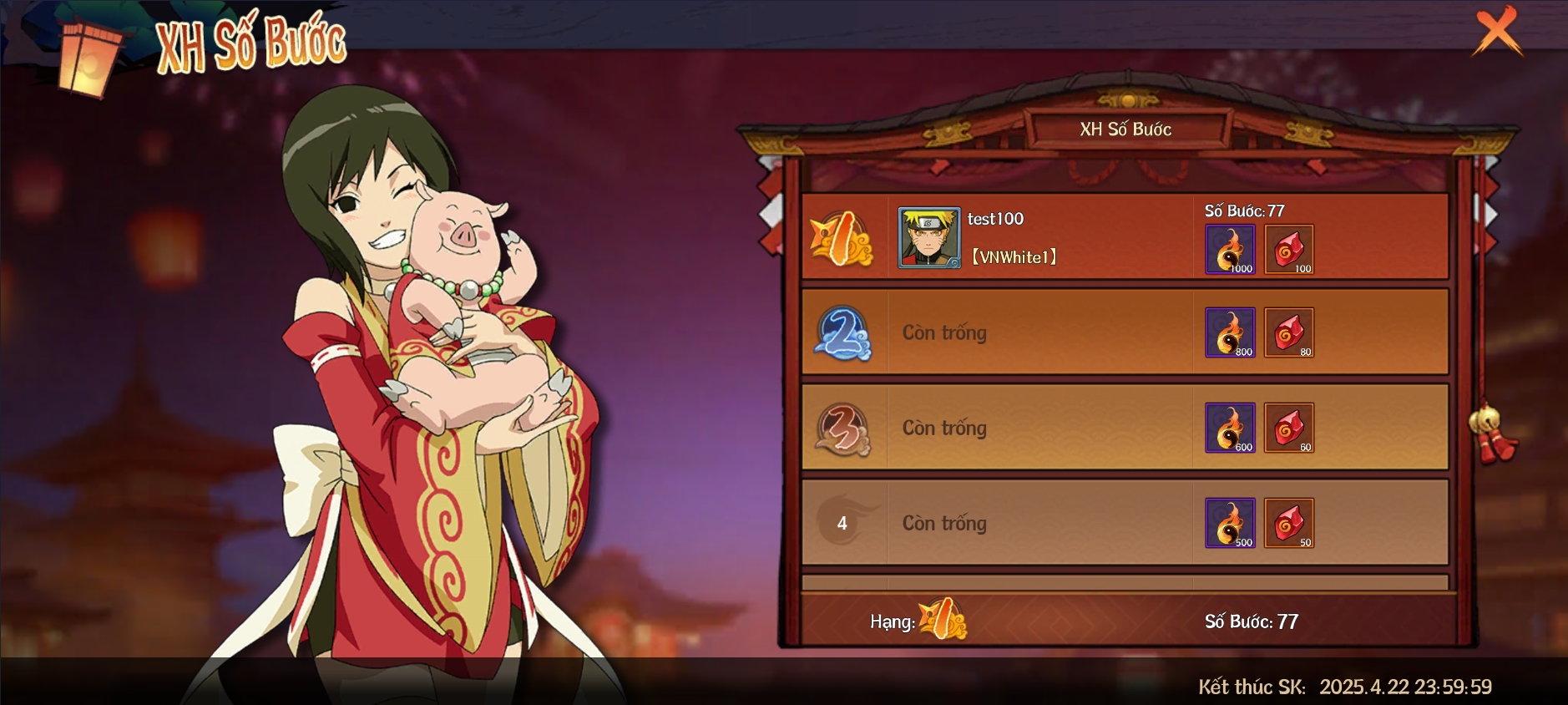Inspect rank 2 red gem reward marked 80
Screen dimensions: 1568x705
[x=1289, y=332]
